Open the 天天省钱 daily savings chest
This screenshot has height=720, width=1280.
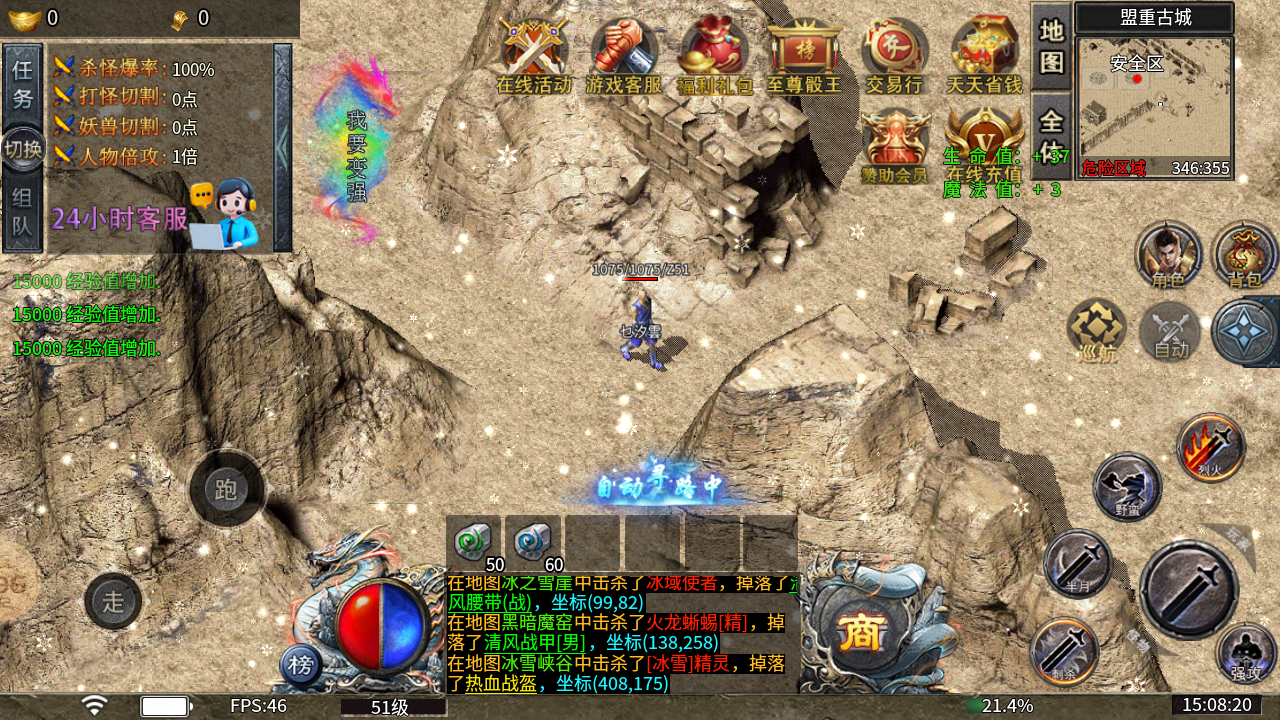(x=984, y=56)
